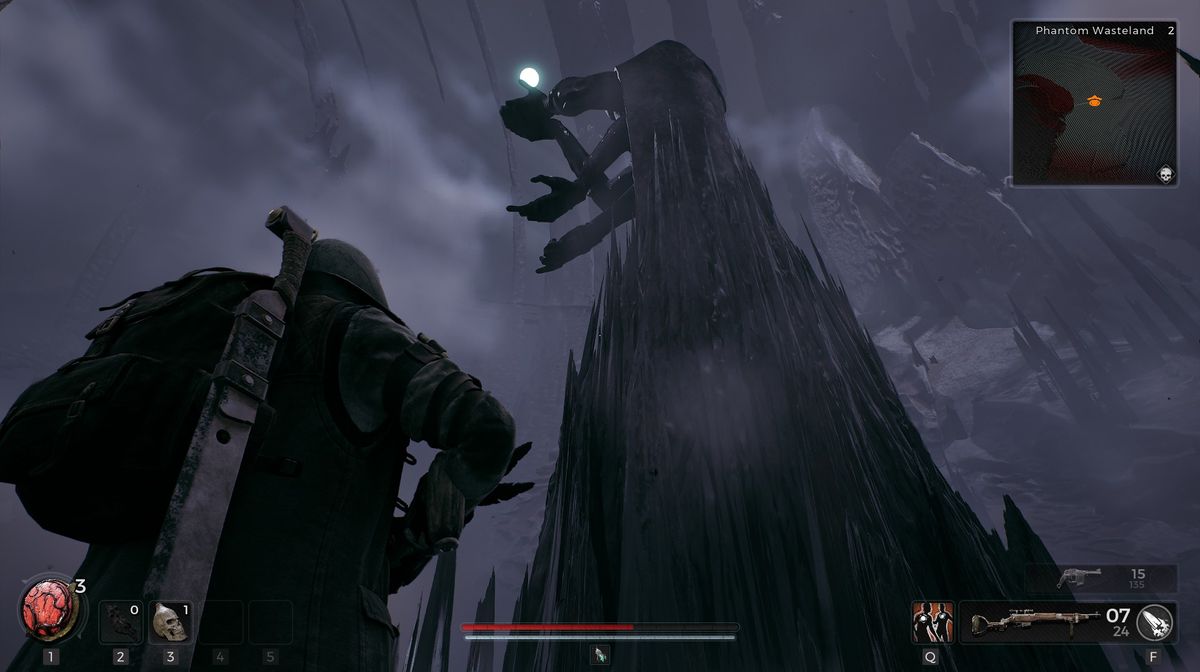This screenshot has height=672, width=1200.
Task: Switch to the holstered pistol sidearm
Action: 1078,577
